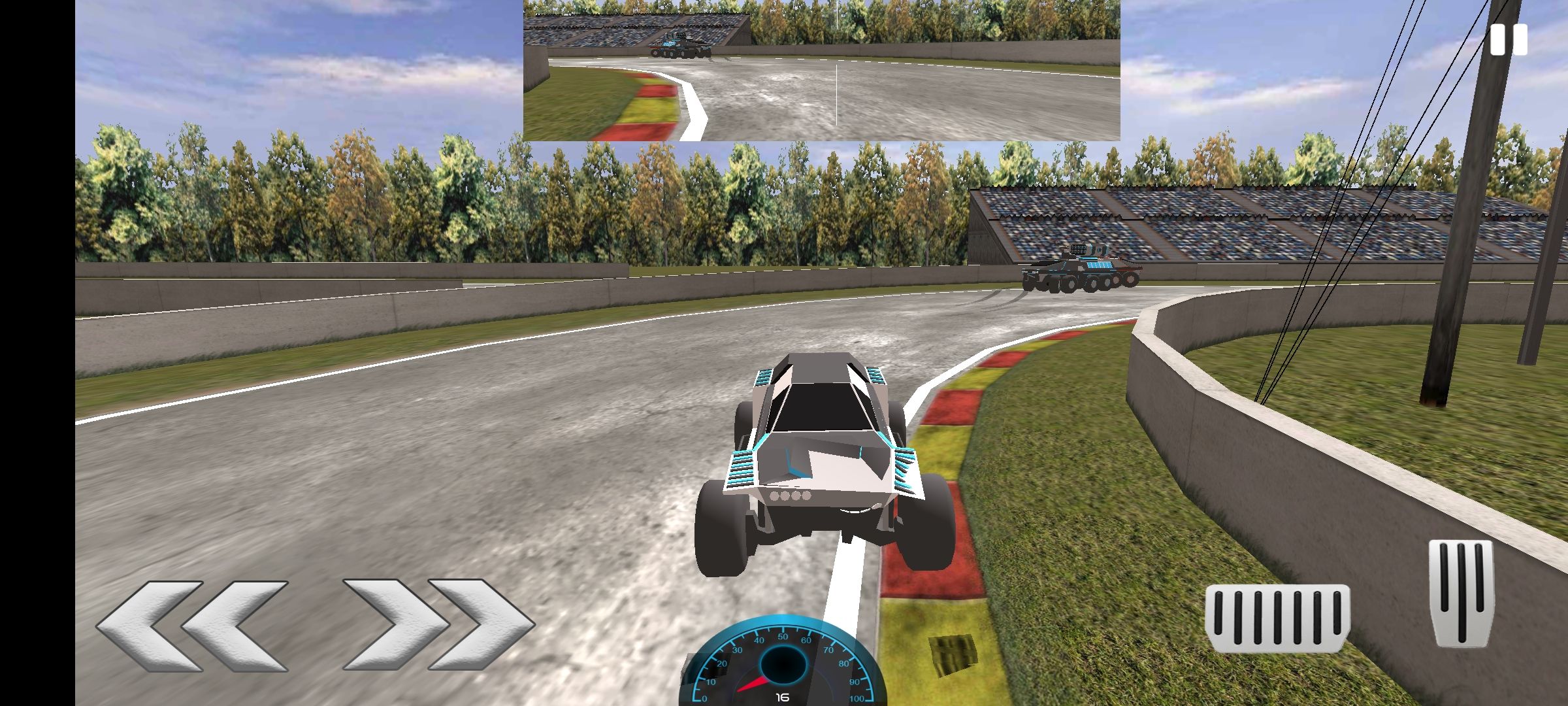Screen dimensions: 1568x706
Task: Tap the wide brake pedal
Action: coord(1277,618)
